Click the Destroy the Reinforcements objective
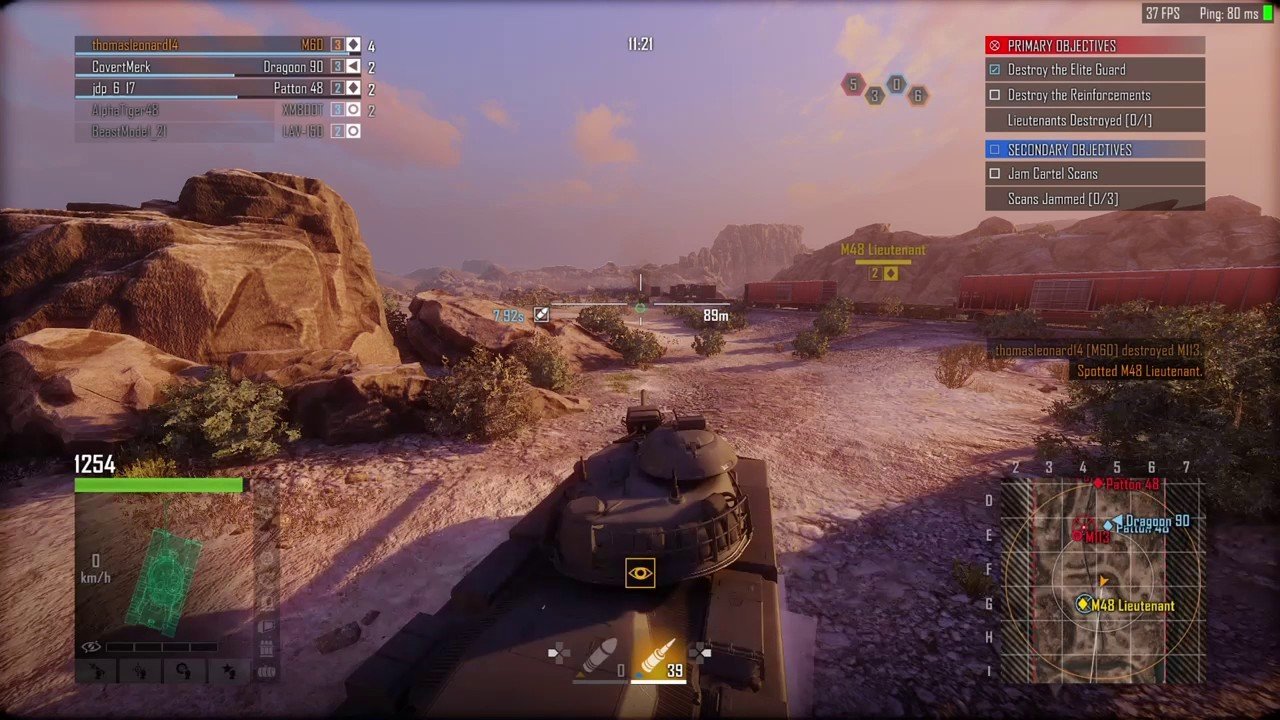Screen dimensions: 1280x720 [1095, 95]
